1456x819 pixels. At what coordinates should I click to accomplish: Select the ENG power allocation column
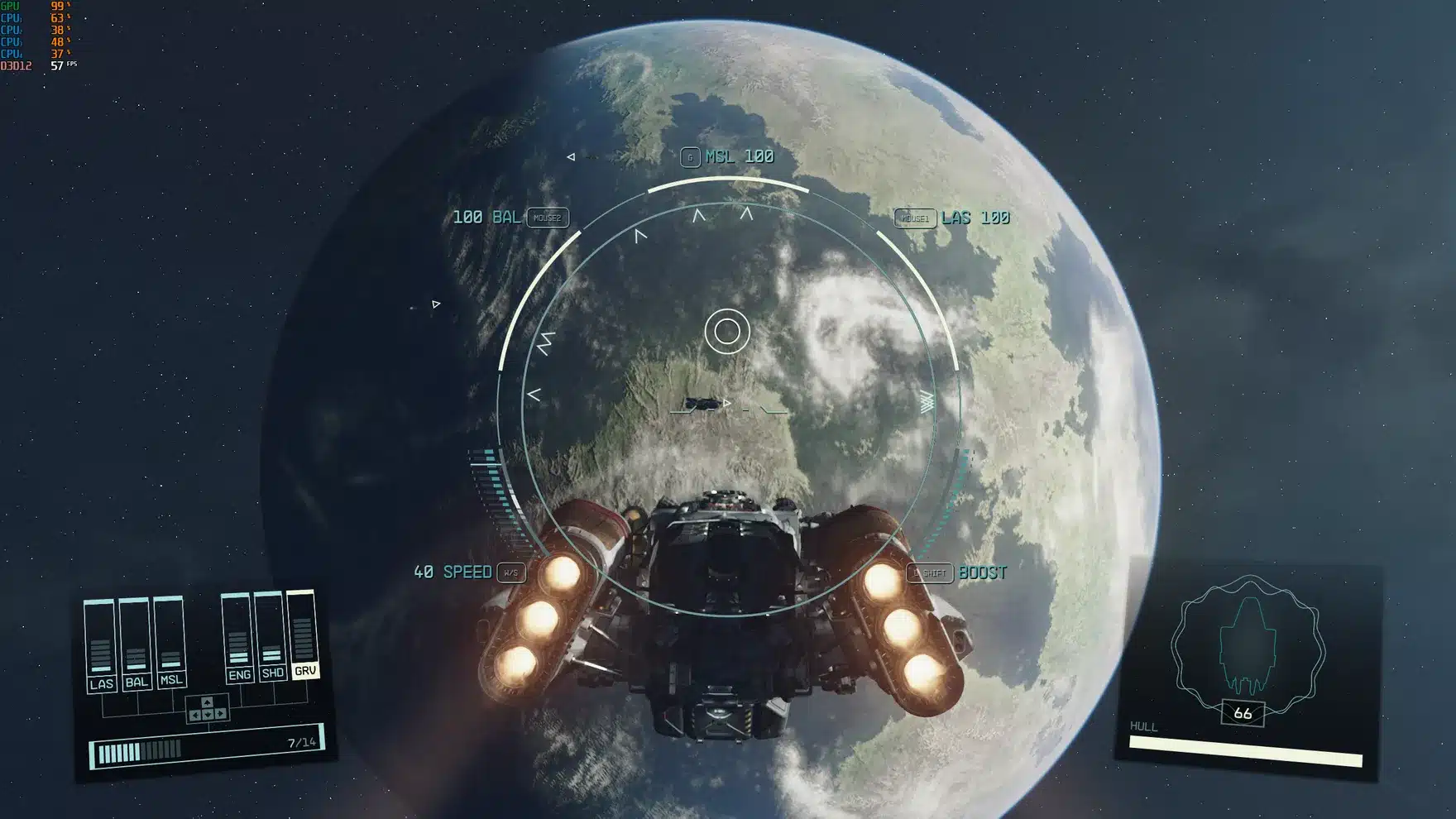pyautogui.click(x=240, y=676)
